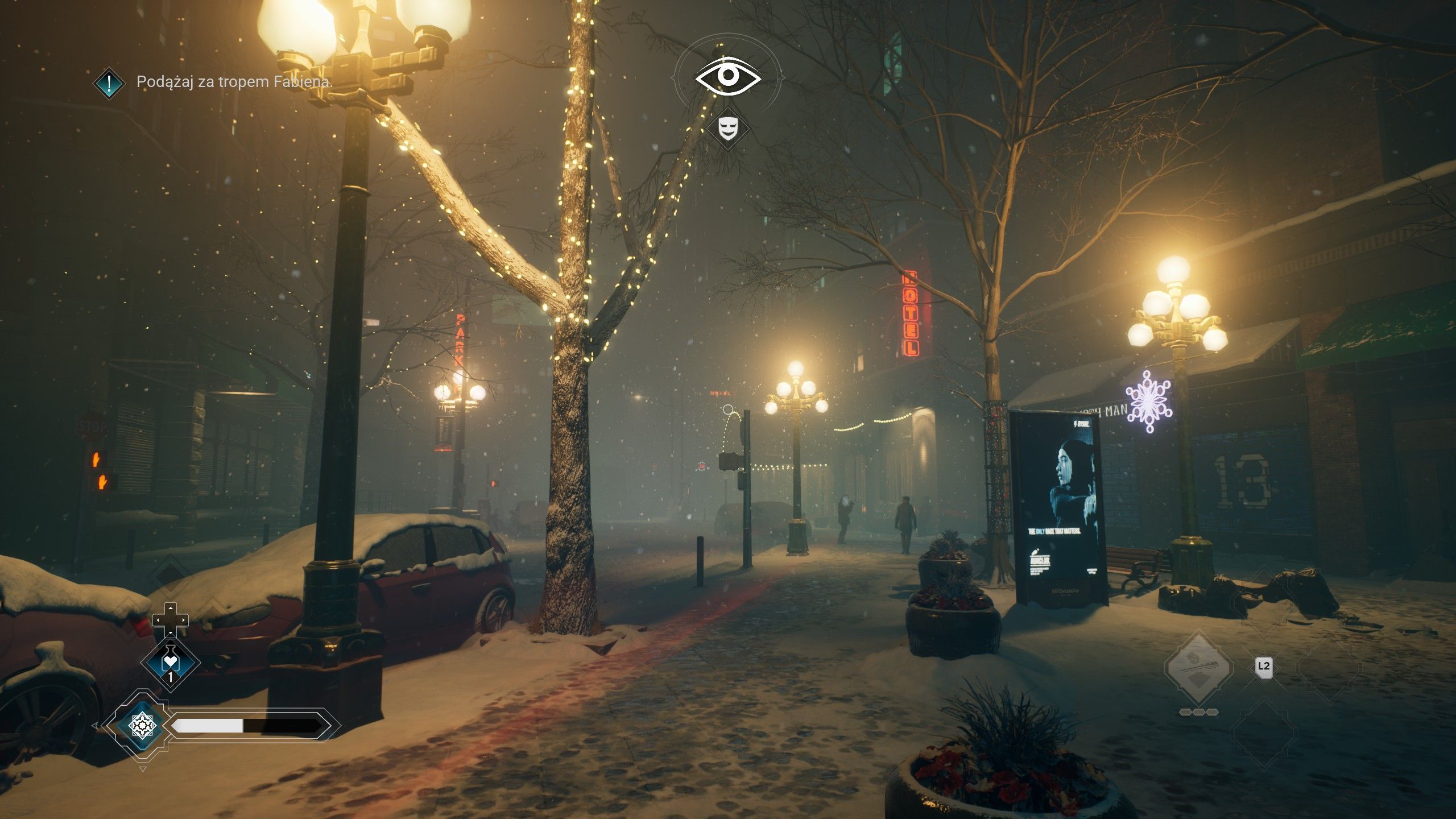
Task: Select the masquerade mask icon
Action: tap(727, 128)
